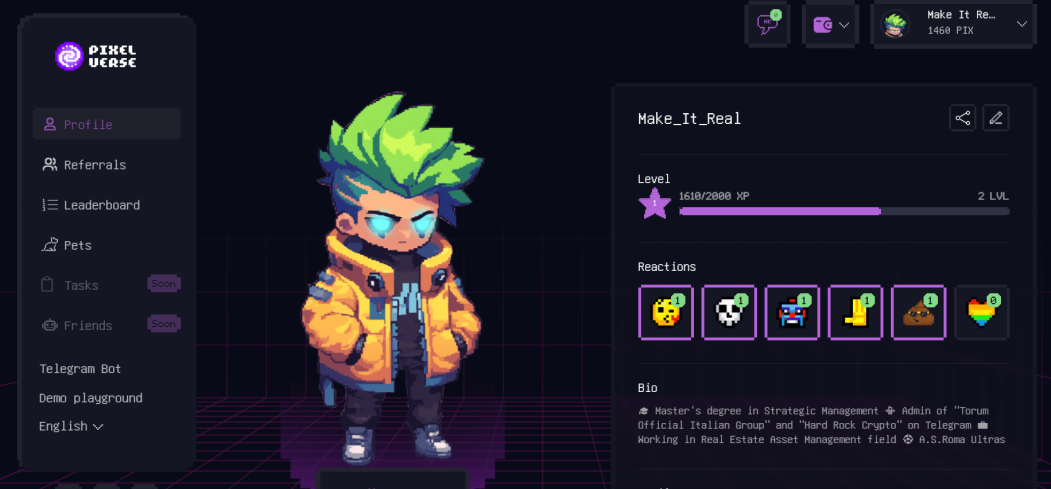This screenshot has width=1051, height=489.
Task: React with the yellow kissing face emoji
Action: pos(666,313)
